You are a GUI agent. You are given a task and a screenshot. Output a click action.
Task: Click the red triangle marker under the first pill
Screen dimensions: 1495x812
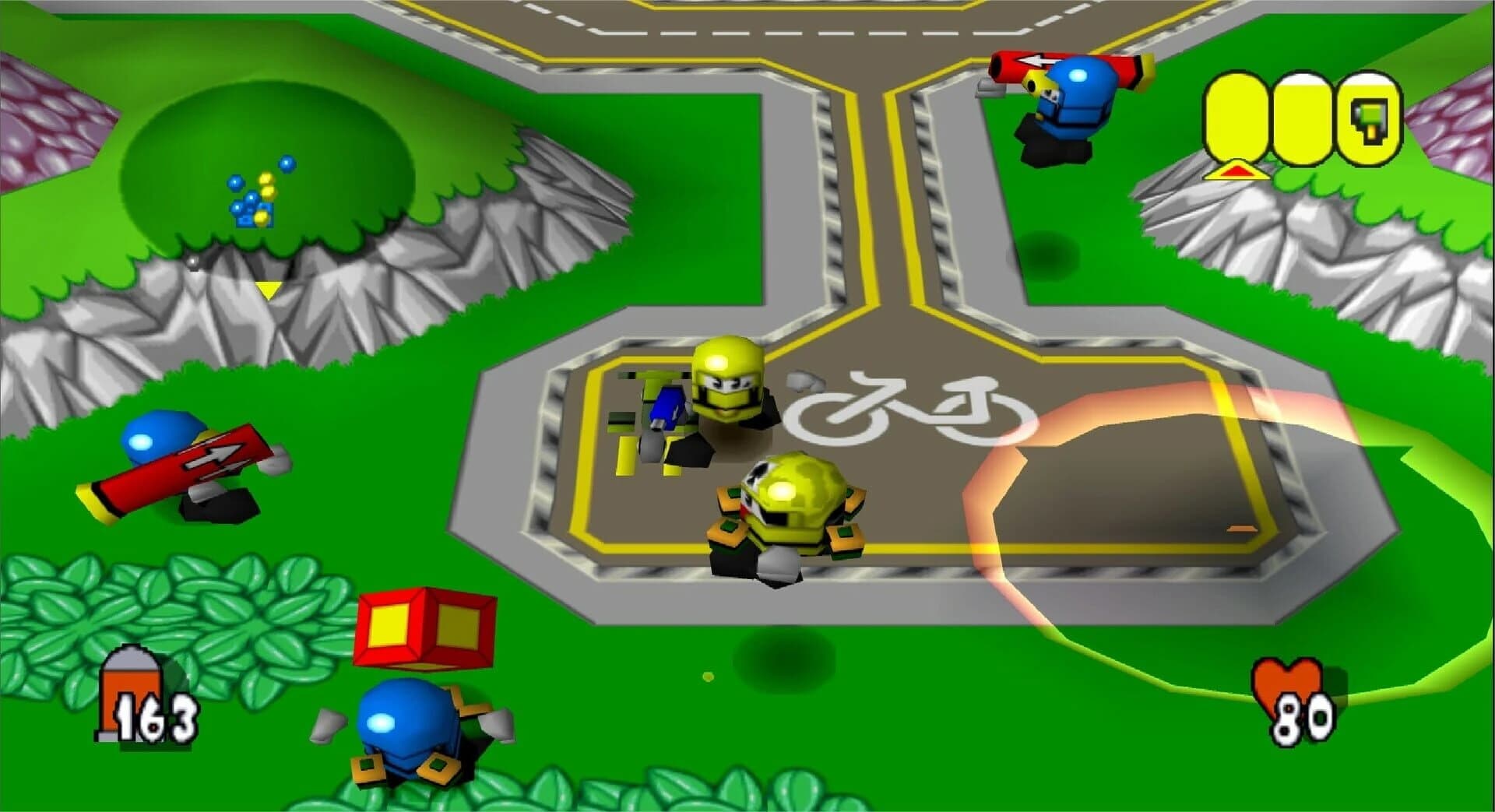pos(1236,168)
